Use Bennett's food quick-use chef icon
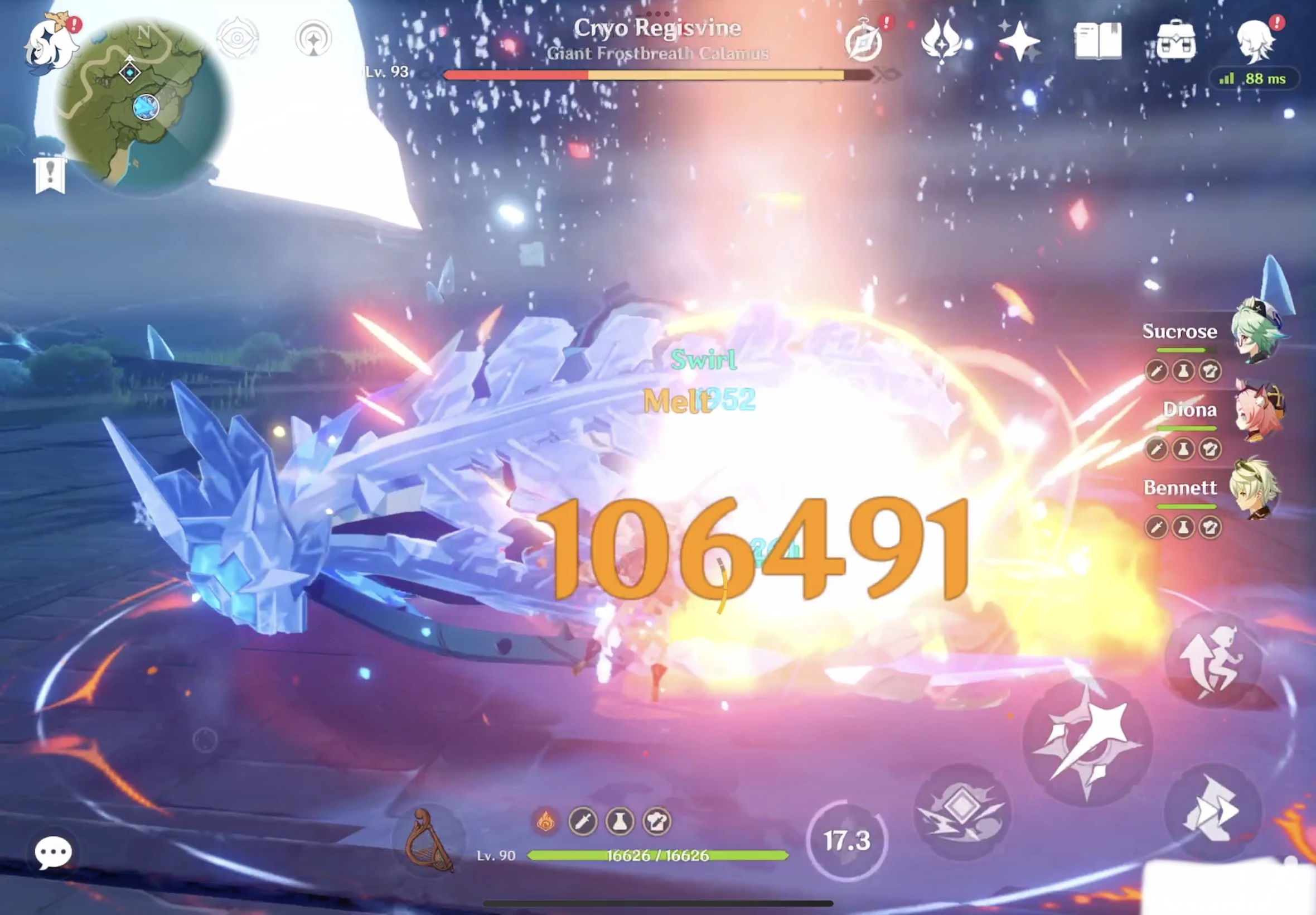 click(1209, 527)
